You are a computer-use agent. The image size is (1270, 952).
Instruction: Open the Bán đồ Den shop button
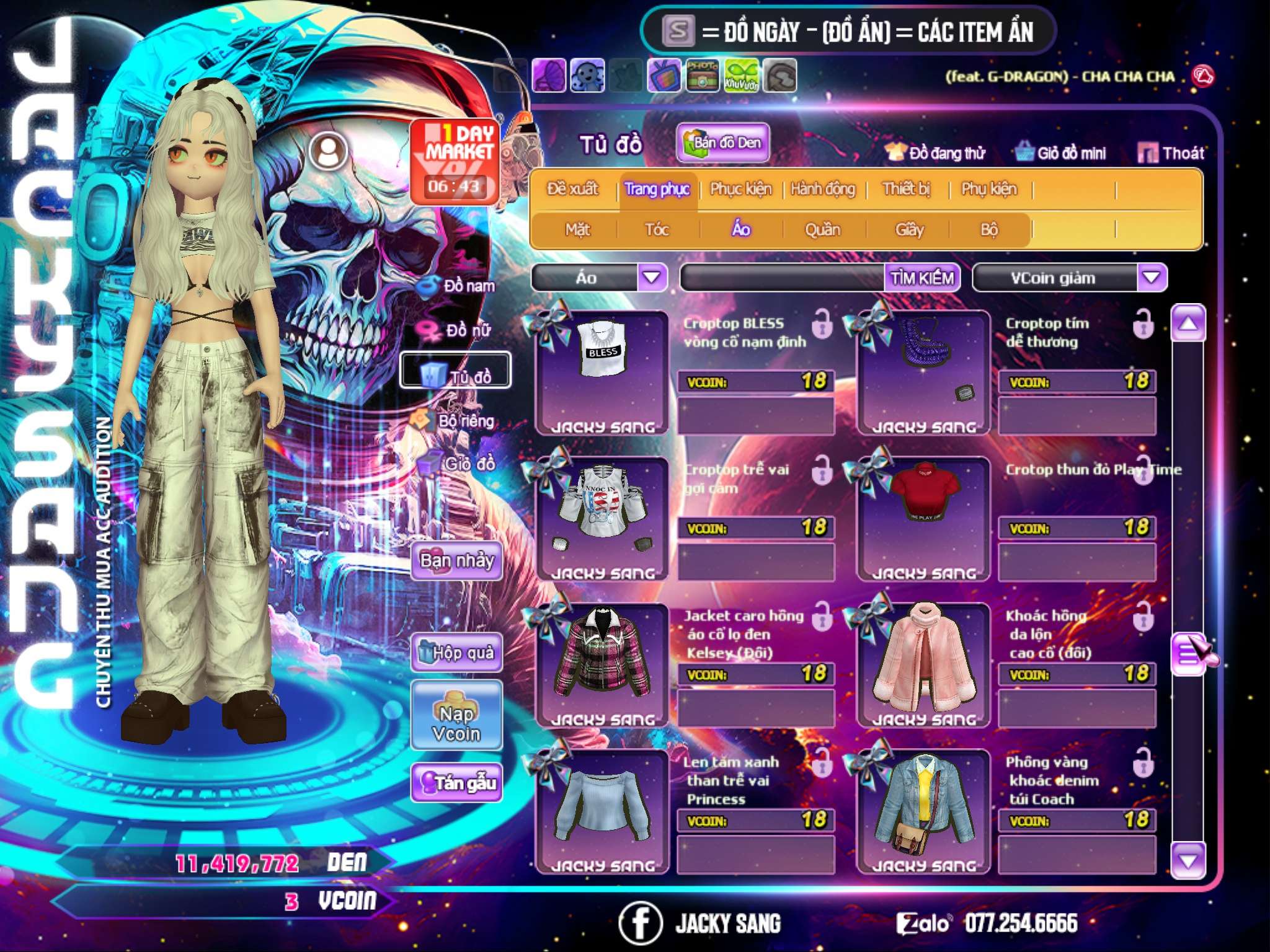[x=723, y=143]
